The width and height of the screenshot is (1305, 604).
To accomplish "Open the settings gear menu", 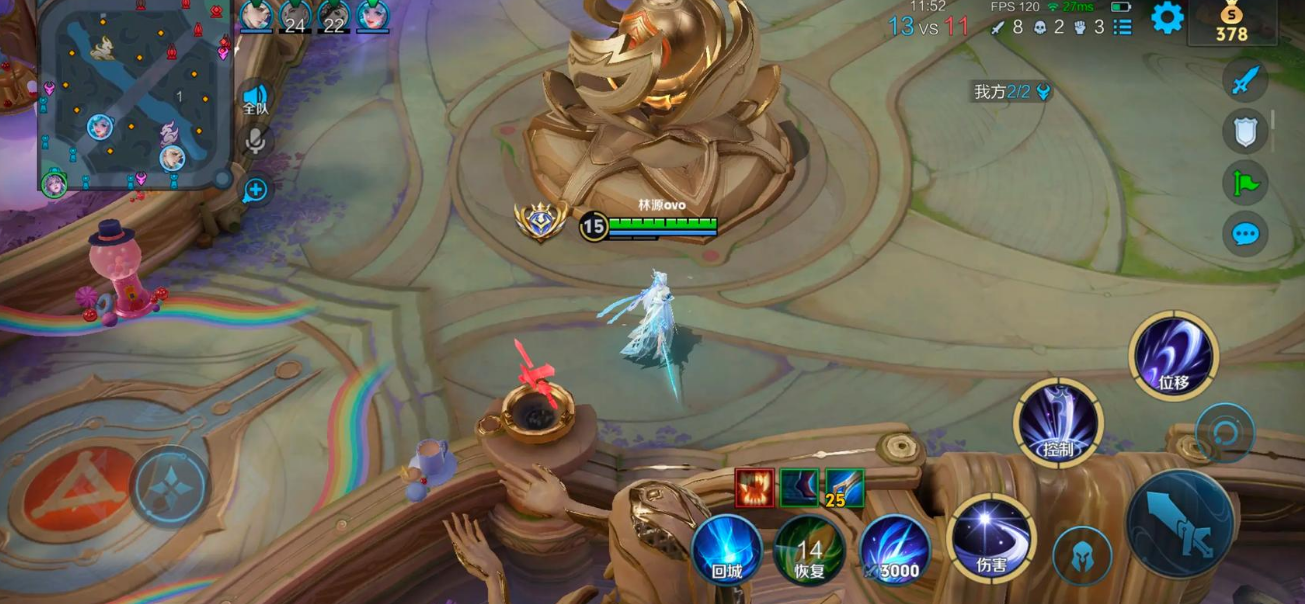I will [1167, 18].
